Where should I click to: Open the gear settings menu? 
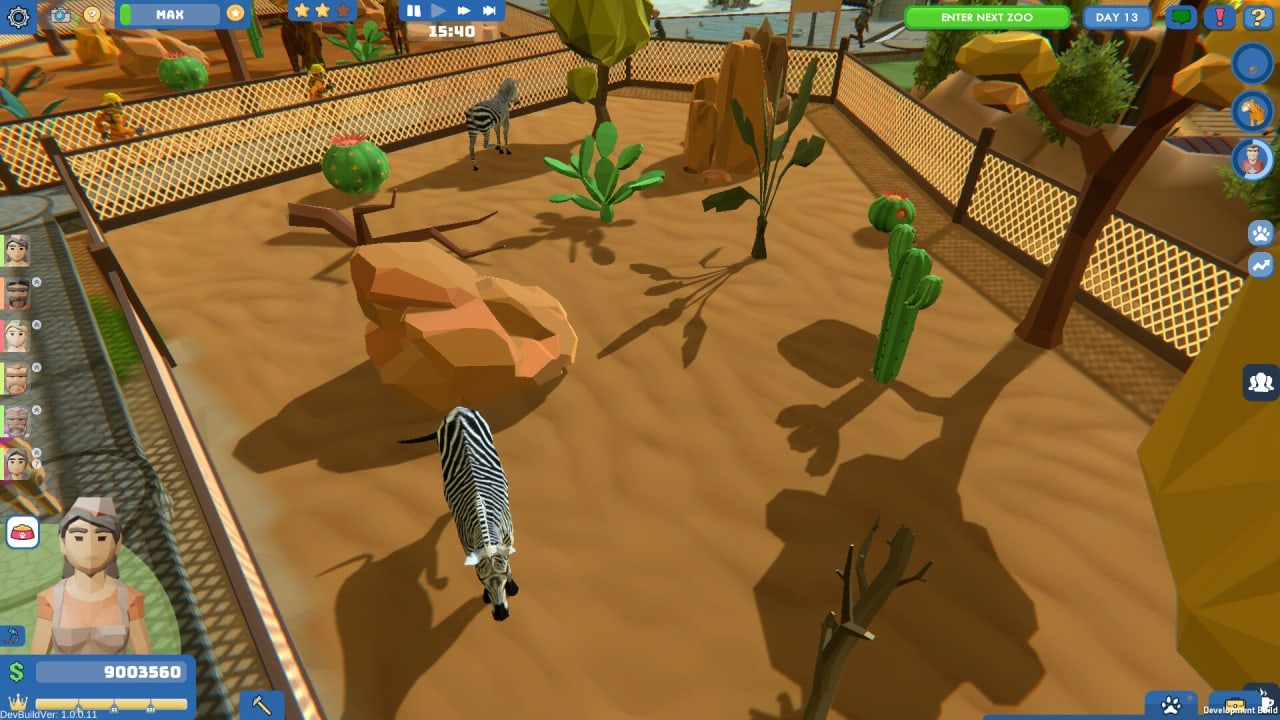[19, 15]
